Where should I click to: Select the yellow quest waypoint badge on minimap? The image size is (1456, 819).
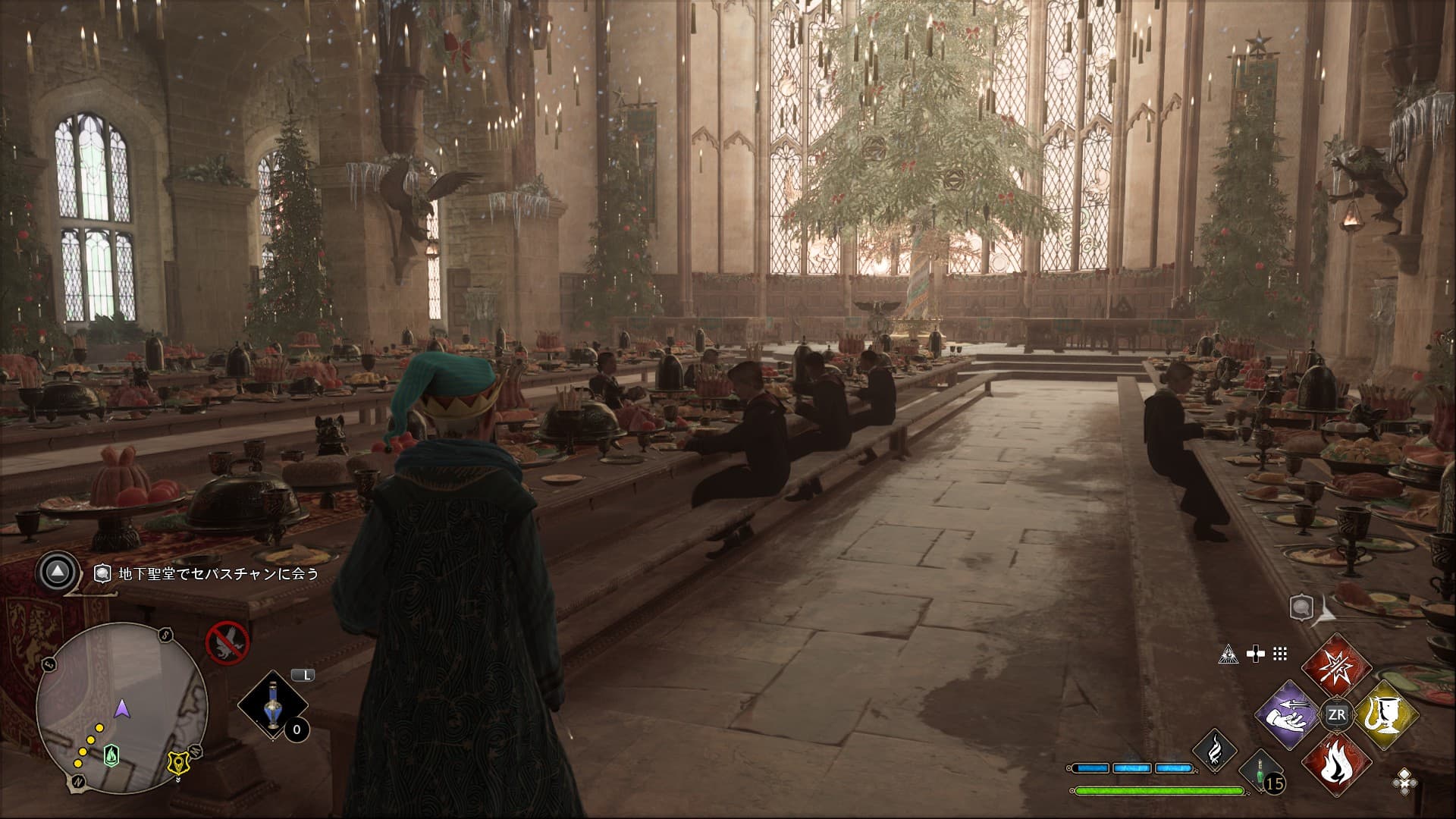[179, 764]
